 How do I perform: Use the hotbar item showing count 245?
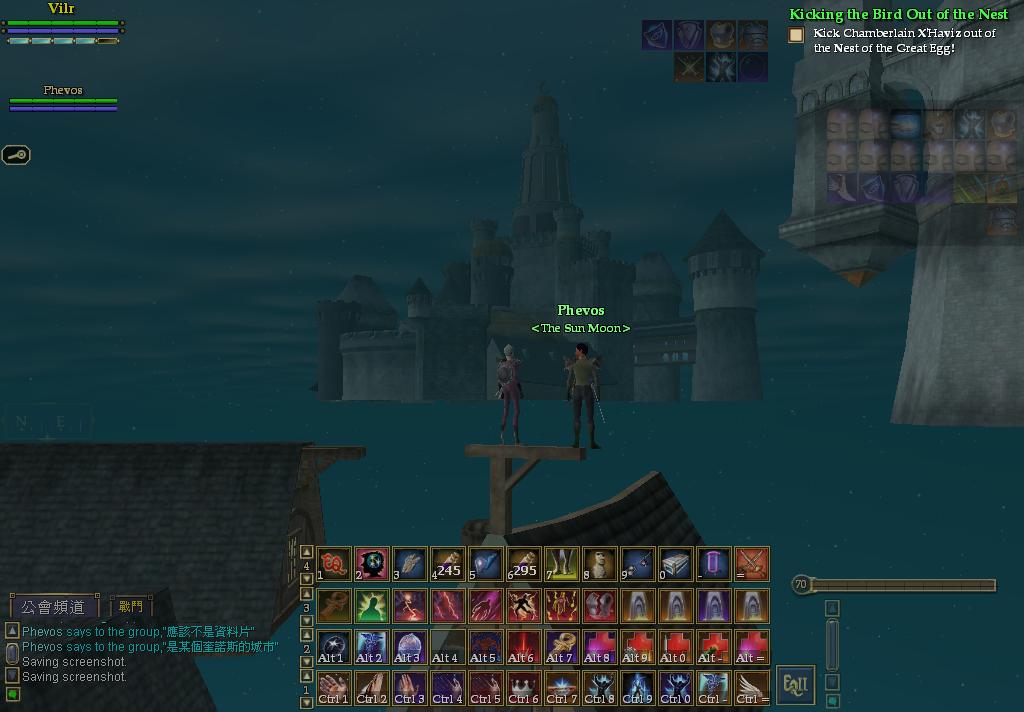446,564
